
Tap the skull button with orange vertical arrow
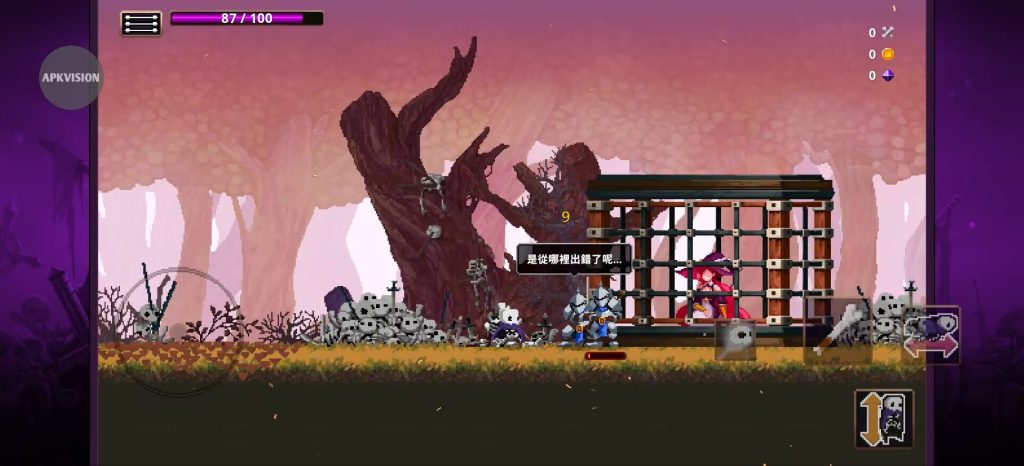884,418
